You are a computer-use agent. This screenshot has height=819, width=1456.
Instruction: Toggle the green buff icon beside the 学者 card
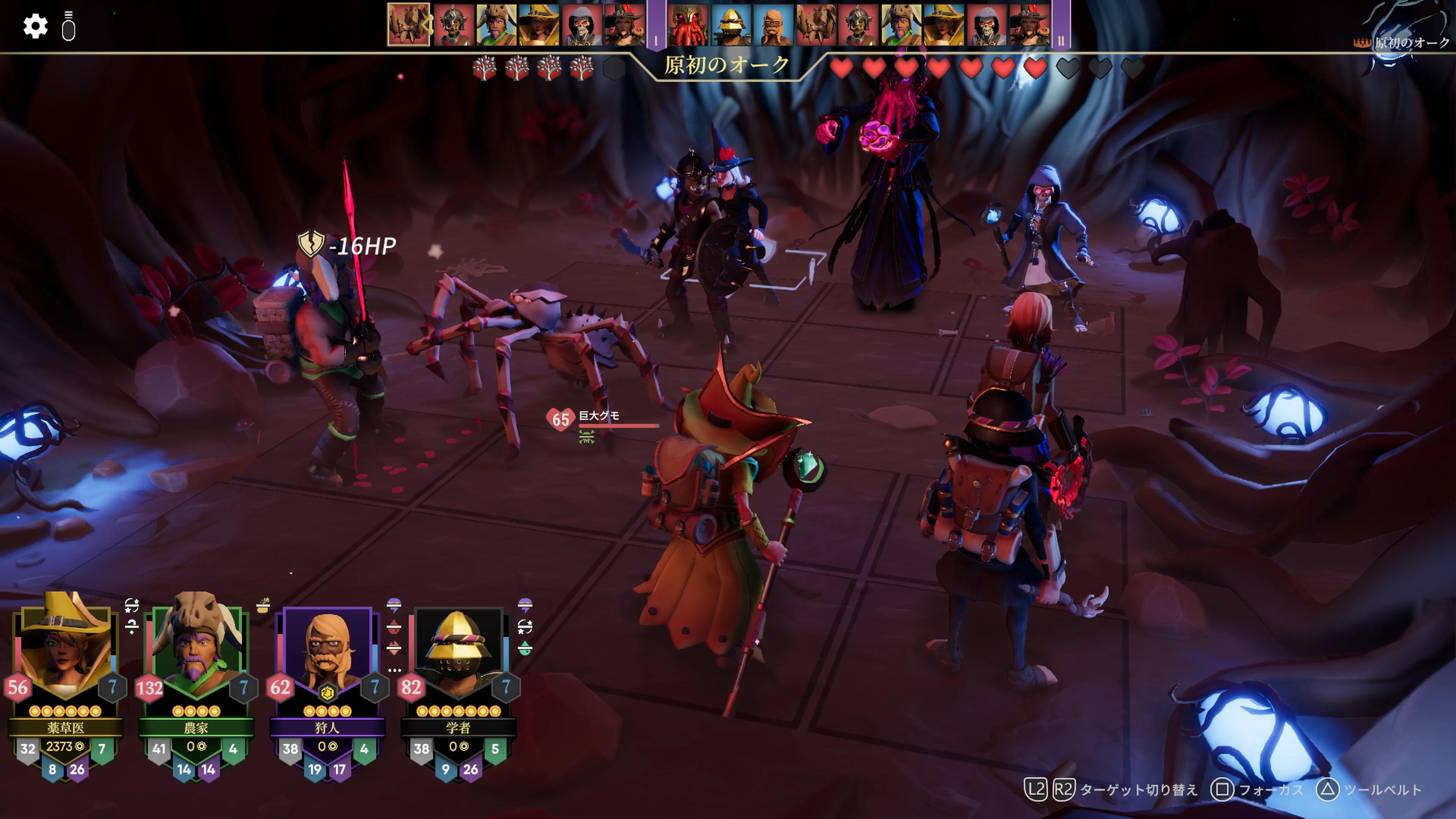click(526, 648)
